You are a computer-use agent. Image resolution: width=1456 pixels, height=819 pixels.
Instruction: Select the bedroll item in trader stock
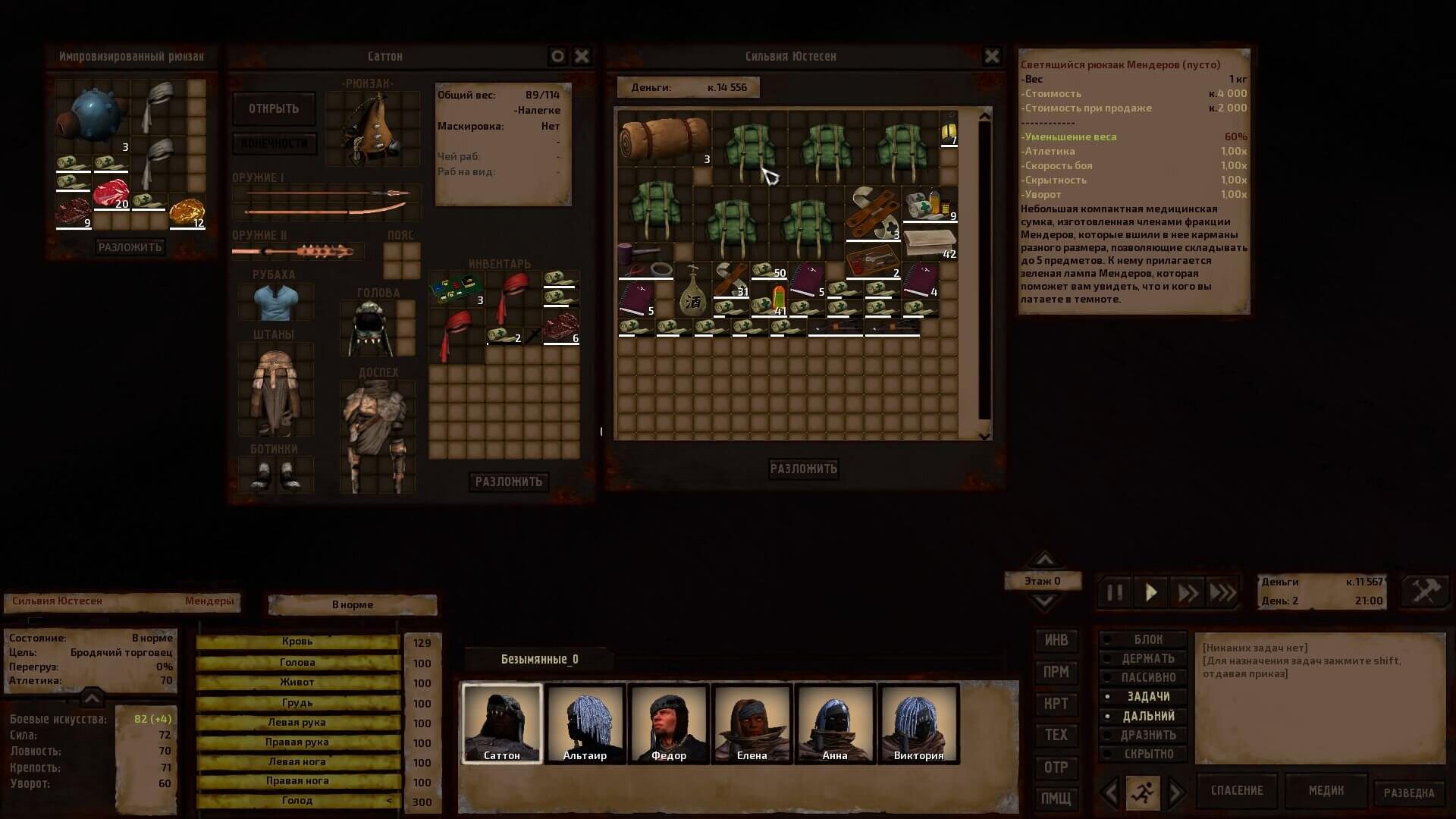click(664, 138)
